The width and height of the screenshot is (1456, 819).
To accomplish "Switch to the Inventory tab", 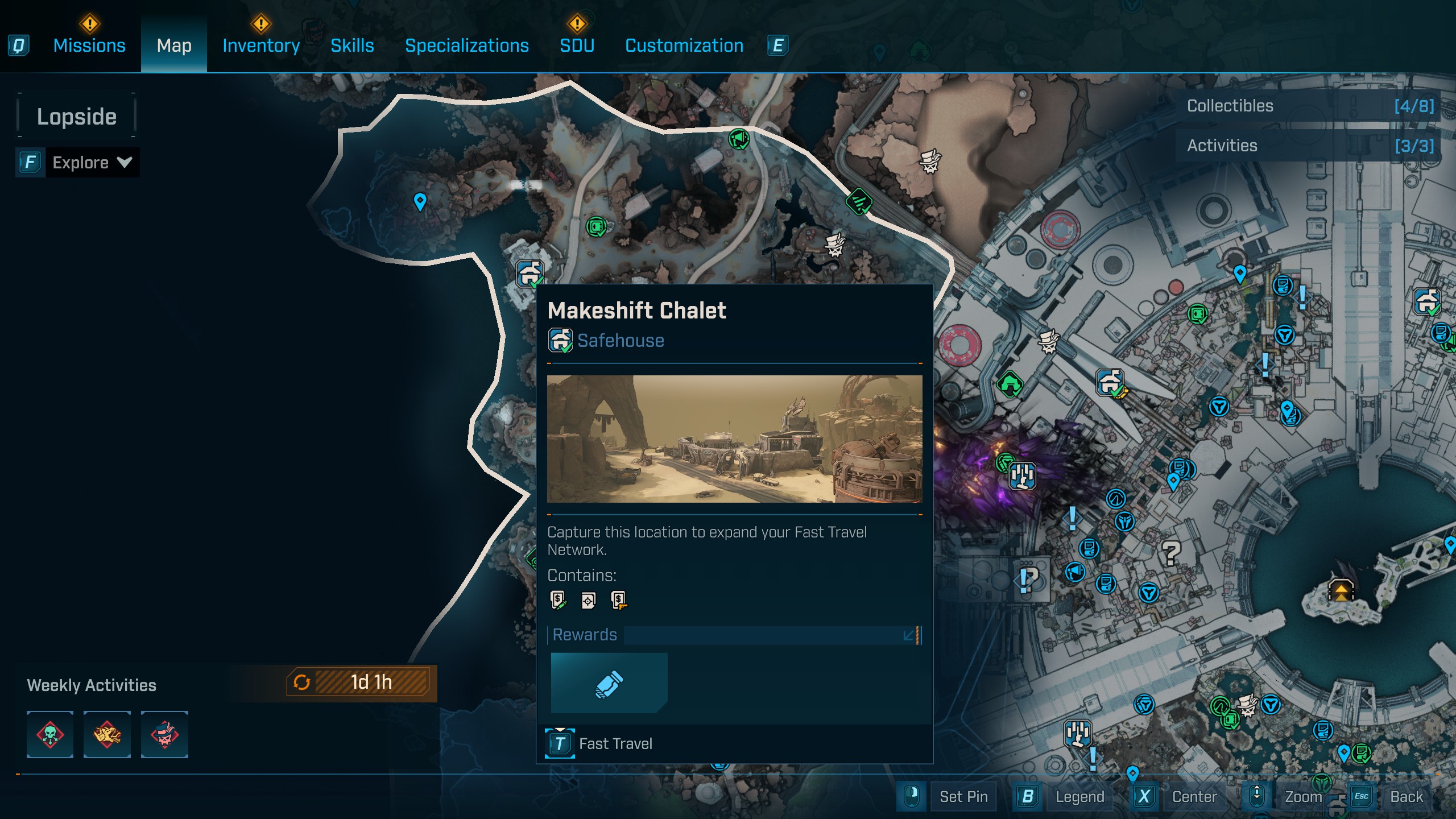I will 261,45.
